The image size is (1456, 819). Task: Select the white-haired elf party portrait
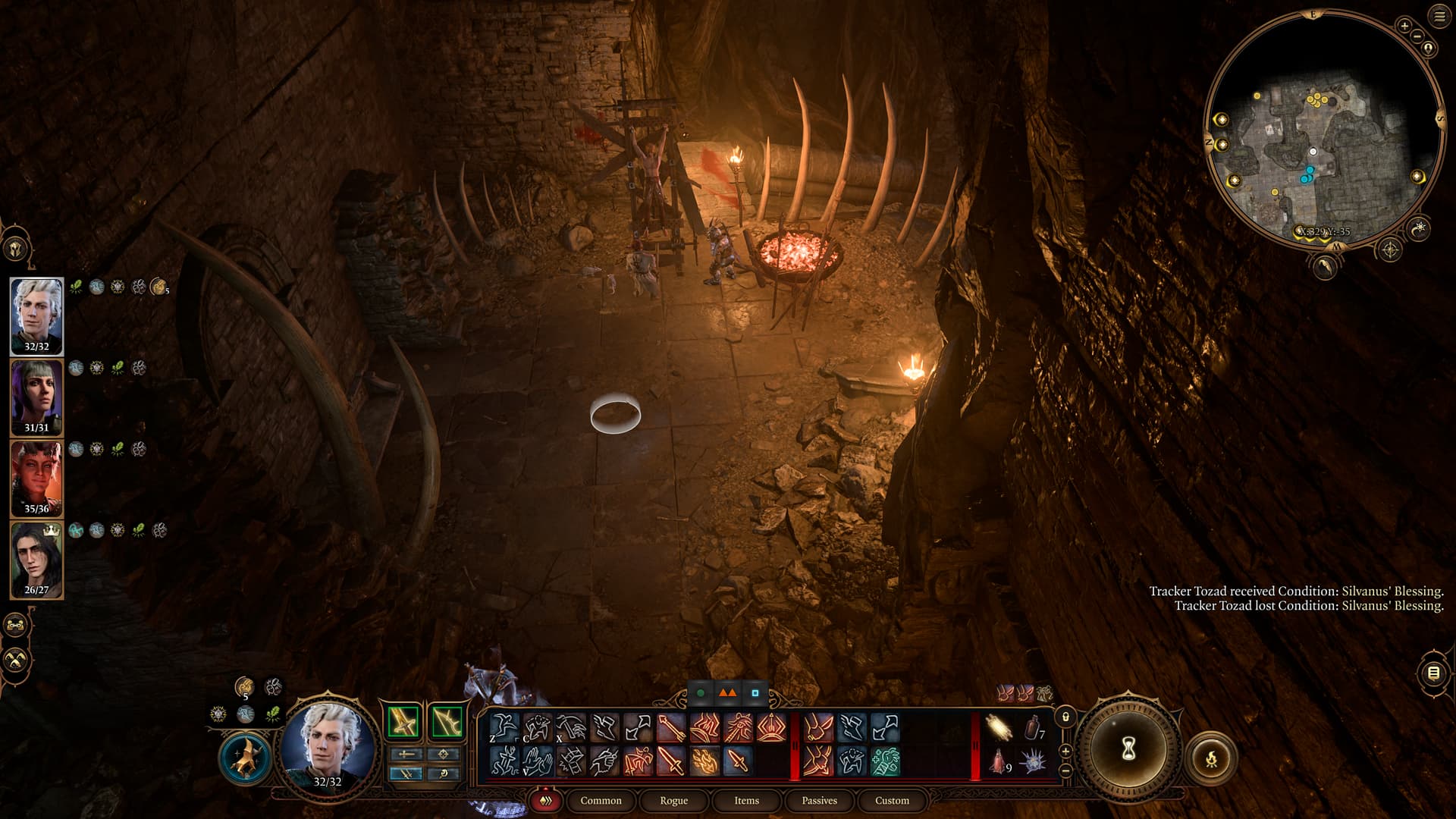[x=36, y=315]
